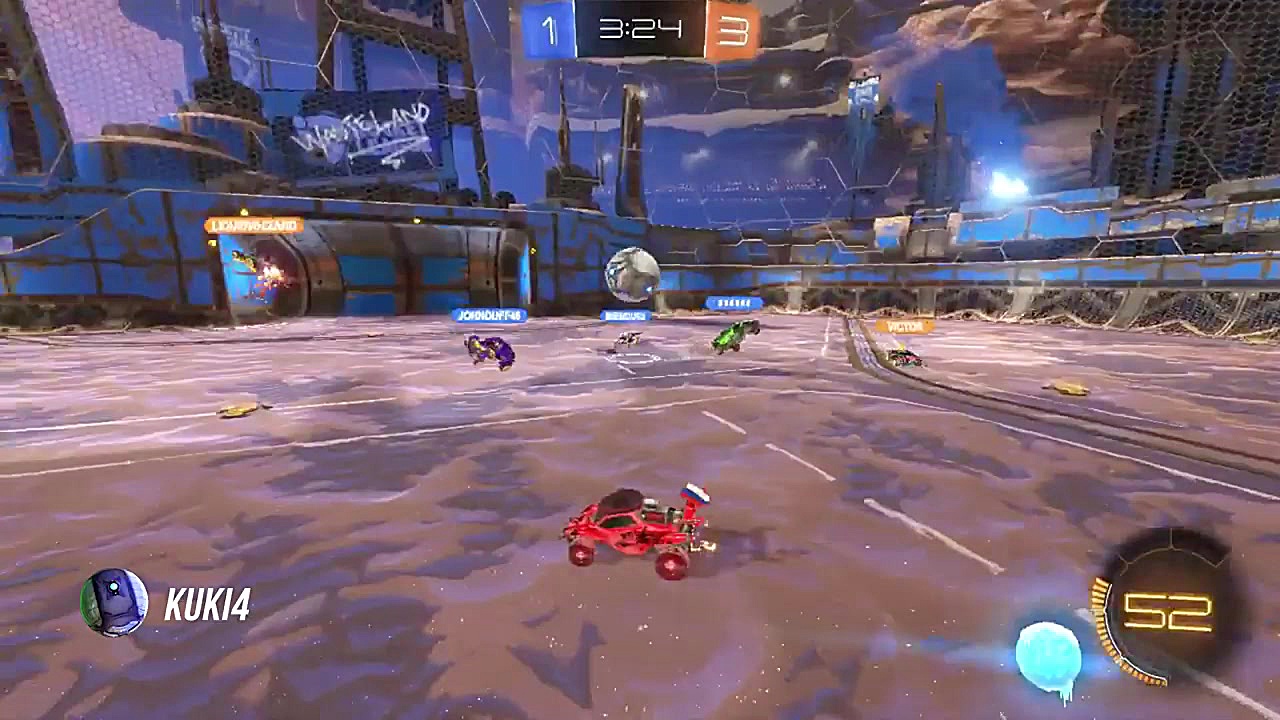Click the KUKI4 name text
Screen dimensions: 1280x720
coord(206,601)
